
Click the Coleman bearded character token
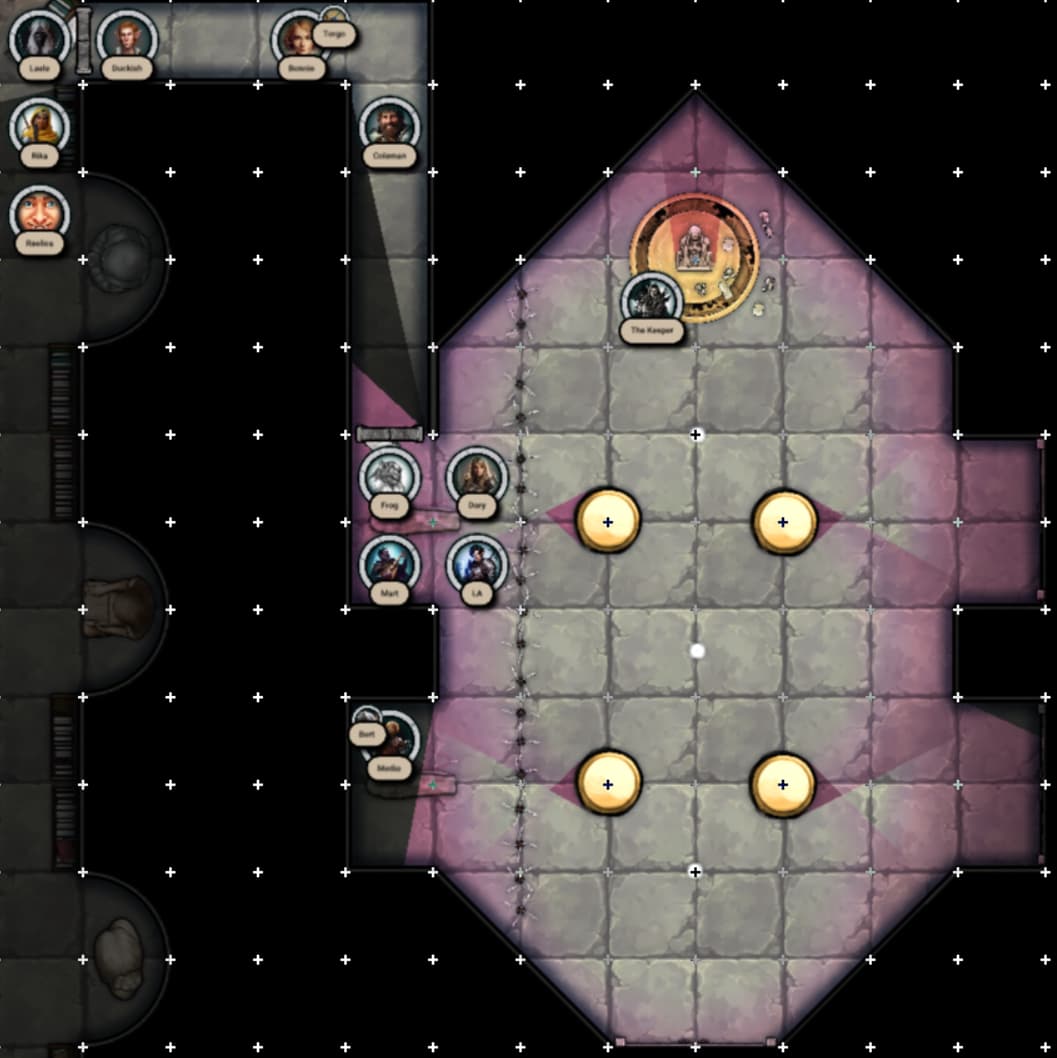tap(389, 127)
